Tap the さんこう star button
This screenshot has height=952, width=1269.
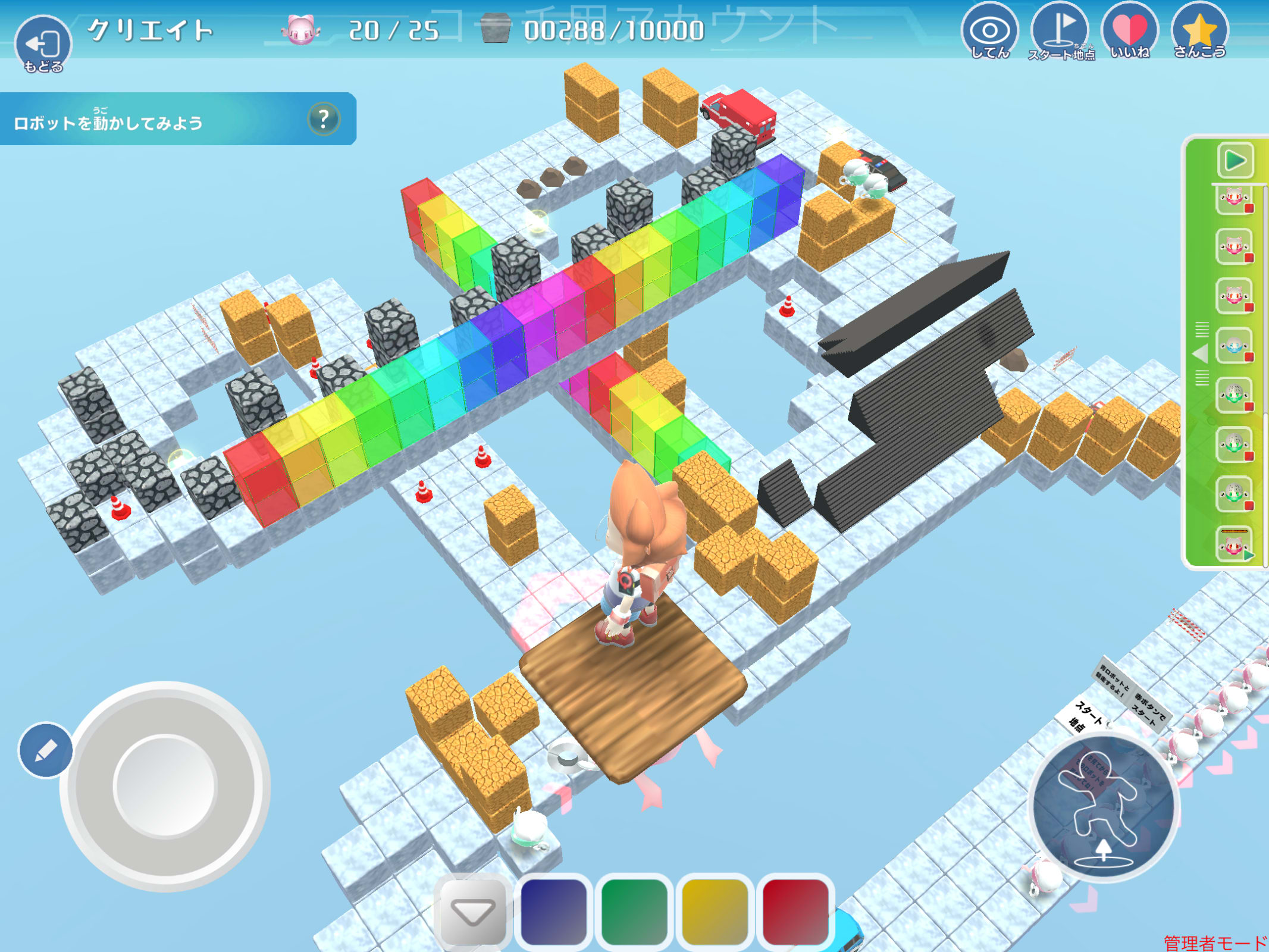point(1199,32)
